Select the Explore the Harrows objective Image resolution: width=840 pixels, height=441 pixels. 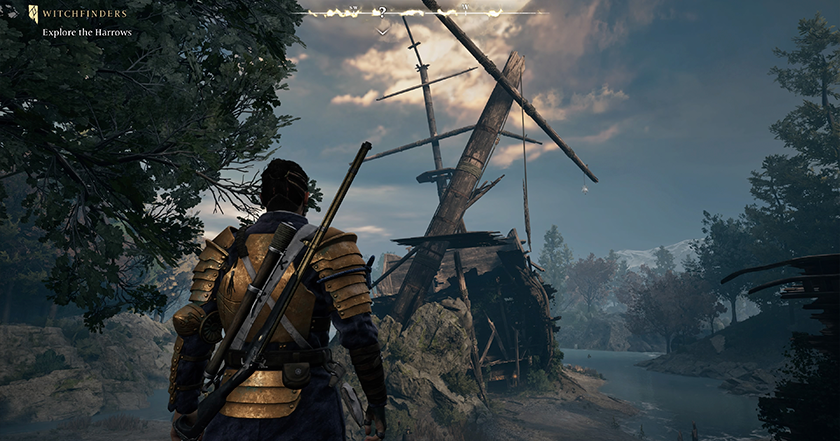click(x=86, y=32)
